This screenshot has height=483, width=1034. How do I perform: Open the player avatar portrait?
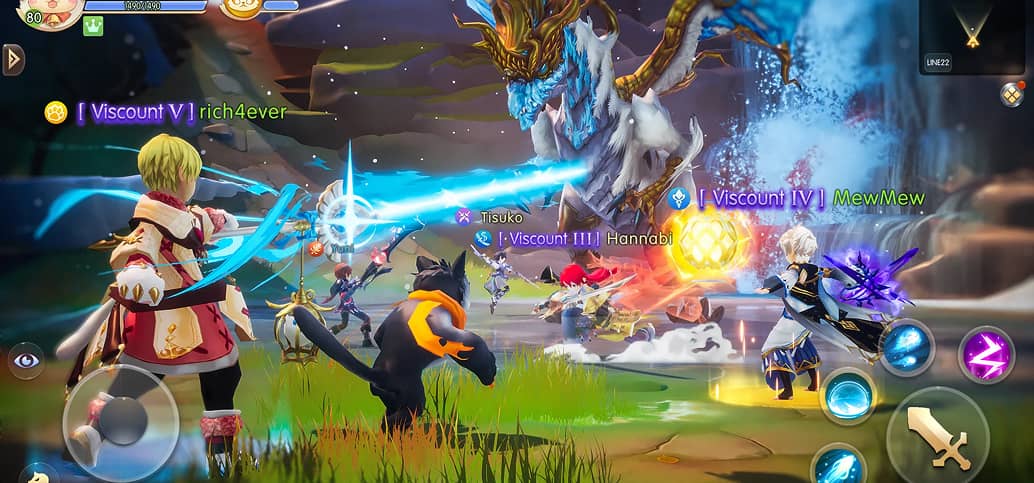tap(48, 11)
